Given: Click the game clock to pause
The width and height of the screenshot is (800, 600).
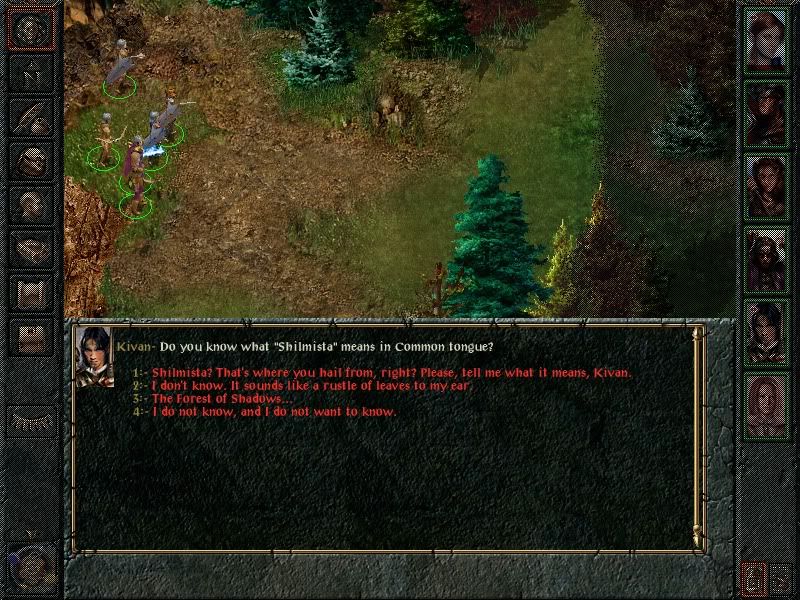Looking at the screenshot, I should coord(30,565).
